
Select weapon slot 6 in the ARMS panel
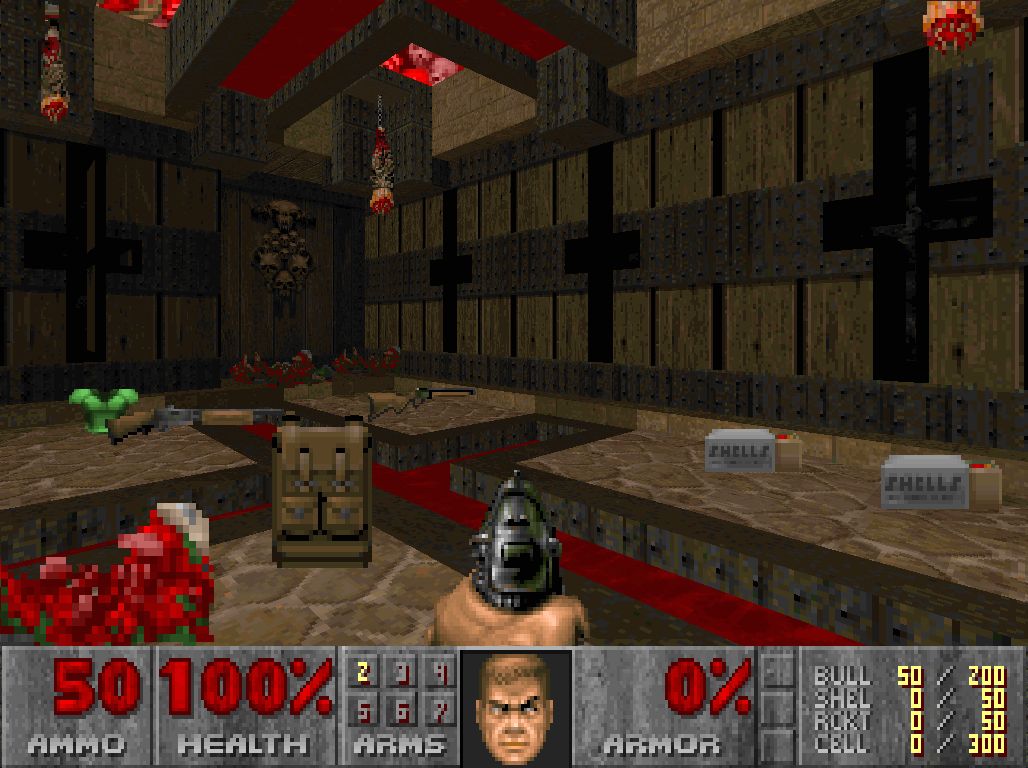pyautogui.click(x=403, y=711)
